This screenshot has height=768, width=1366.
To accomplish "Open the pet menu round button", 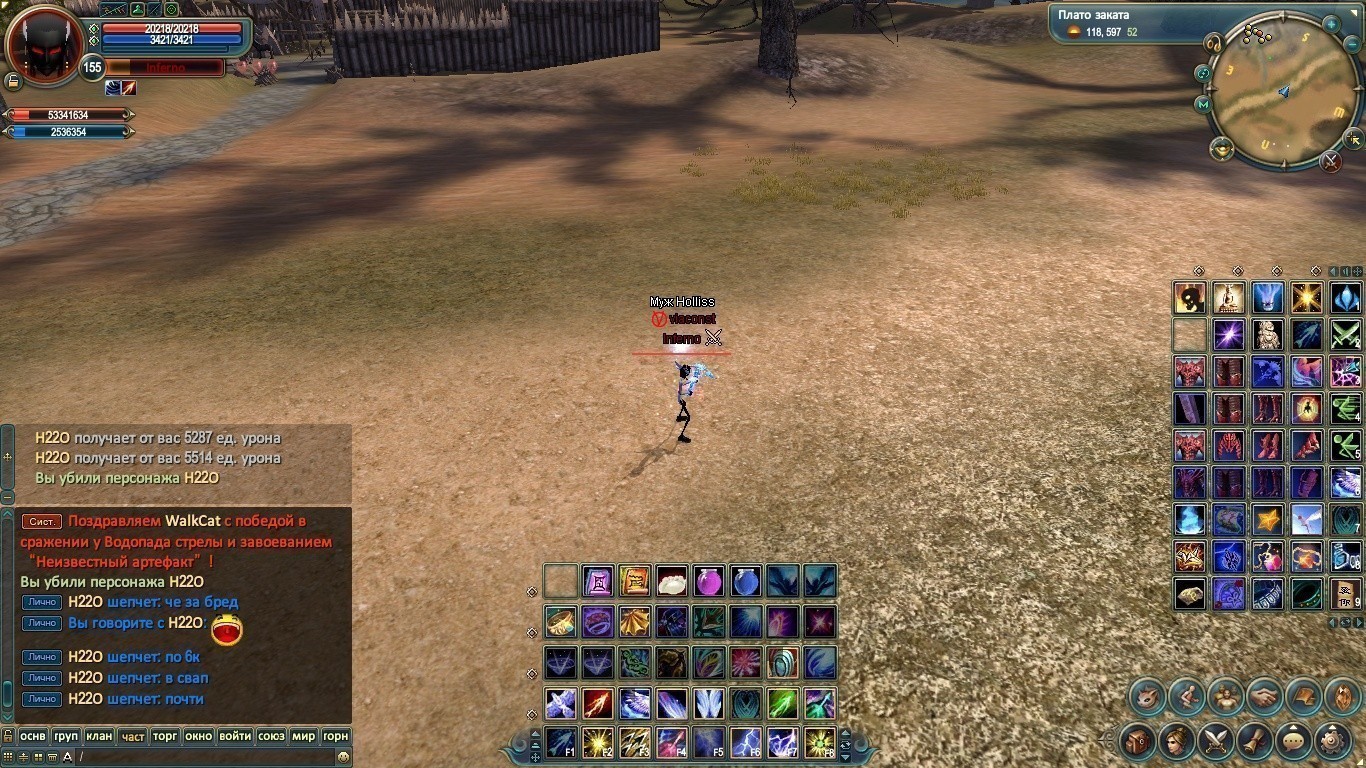I will click(x=1147, y=696).
